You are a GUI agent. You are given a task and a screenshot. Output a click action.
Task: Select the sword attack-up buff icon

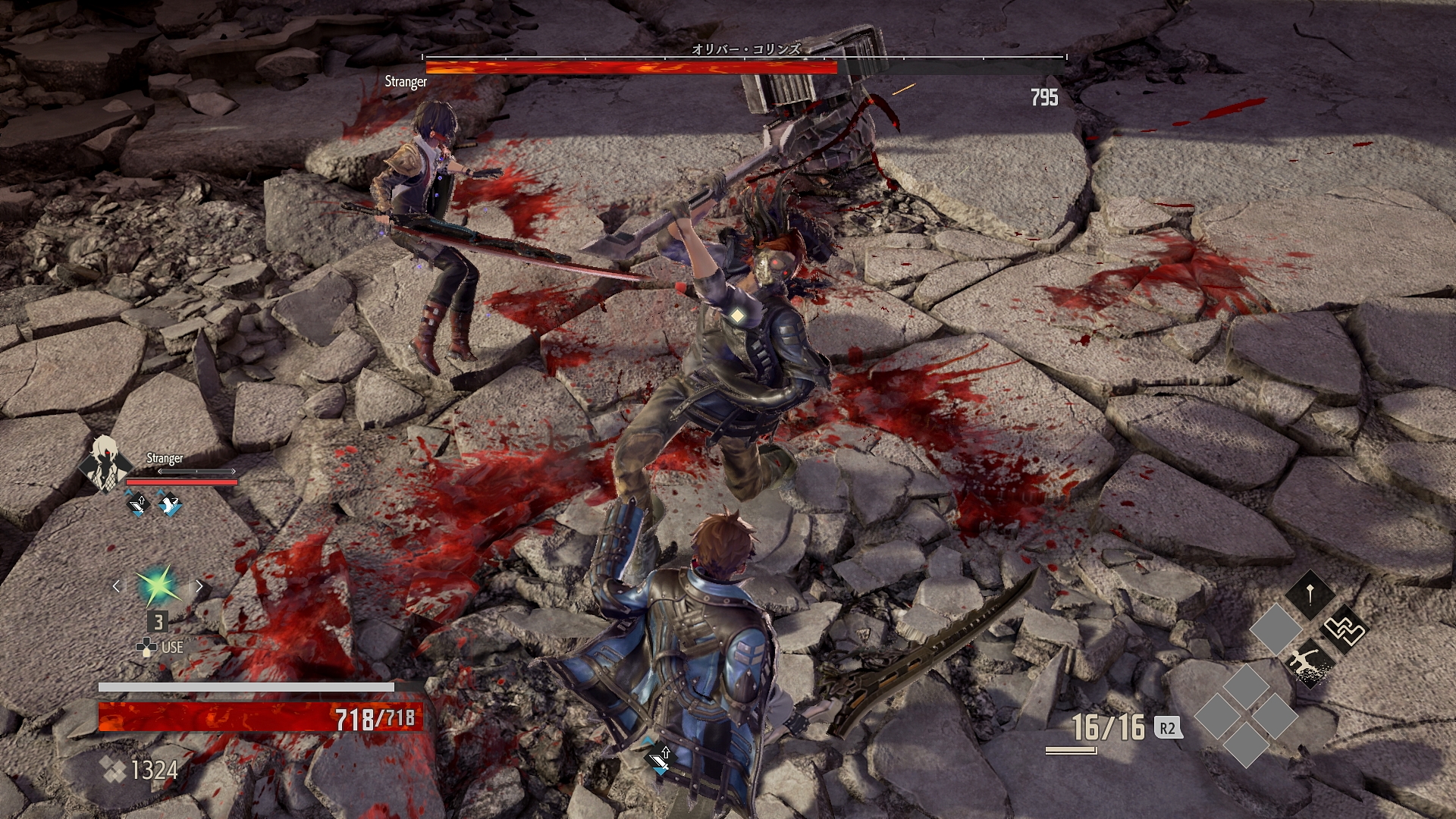(x=138, y=504)
